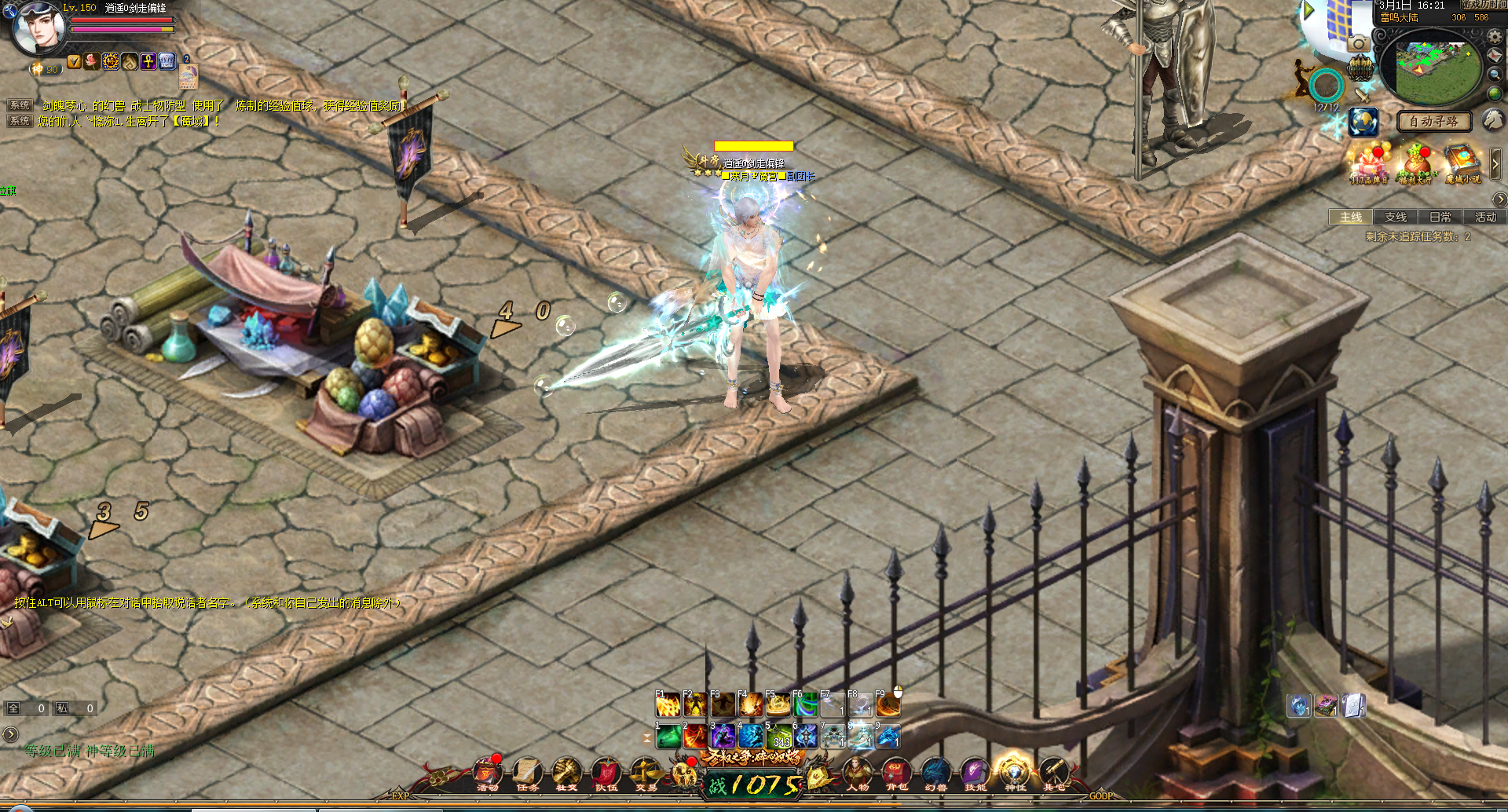This screenshot has height=812, width=1508.
Task: Open the 社交 social menu
Action: (566, 774)
